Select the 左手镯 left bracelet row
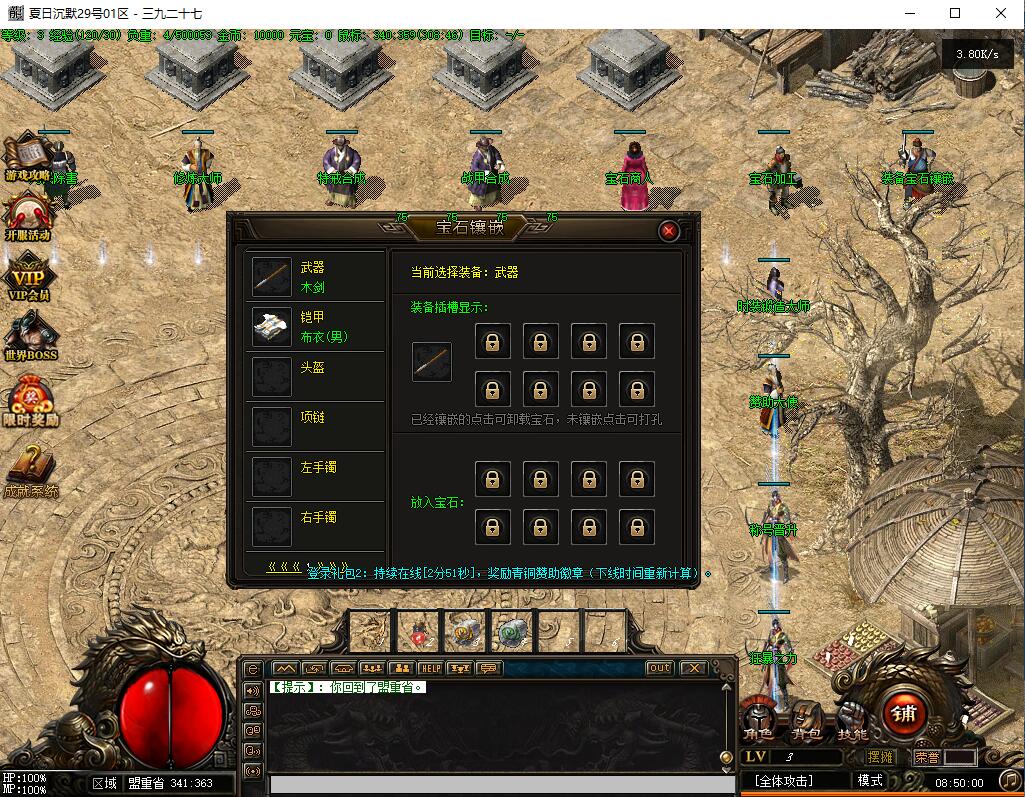This screenshot has width=1025, height=797. [315, 477]
